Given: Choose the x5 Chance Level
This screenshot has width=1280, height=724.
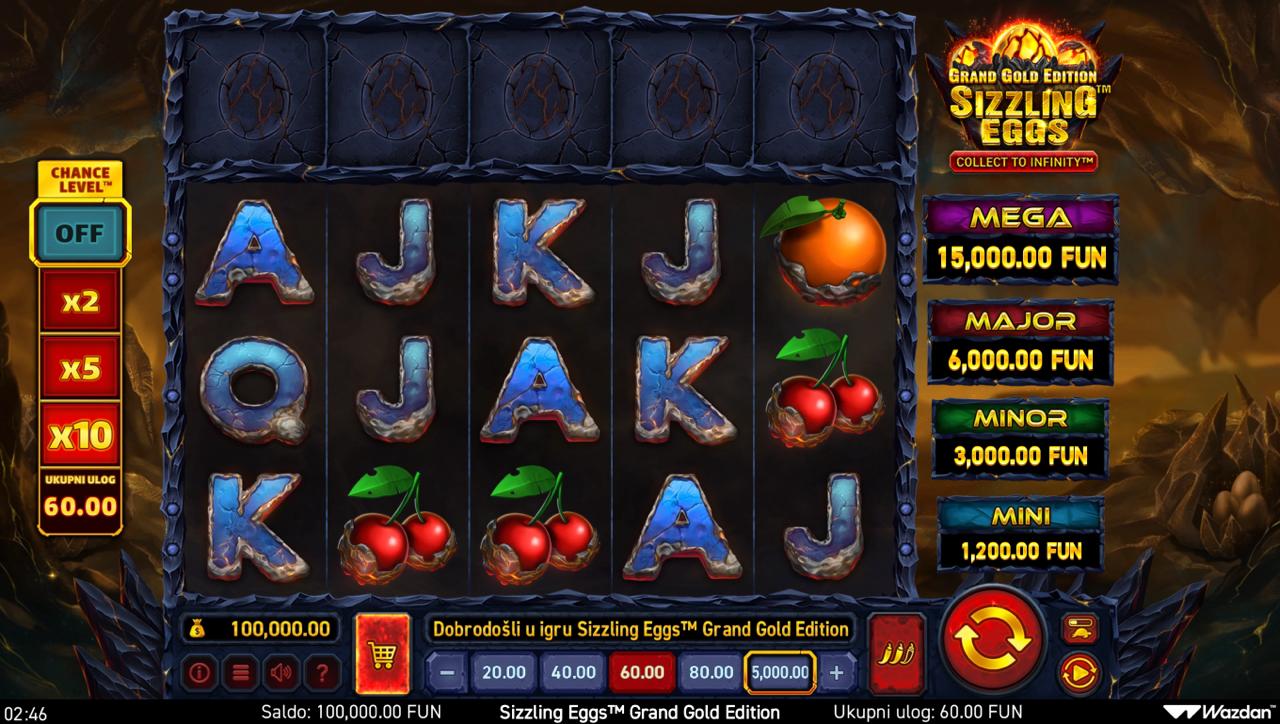Looking at the screenshot, I should (80, 368).
